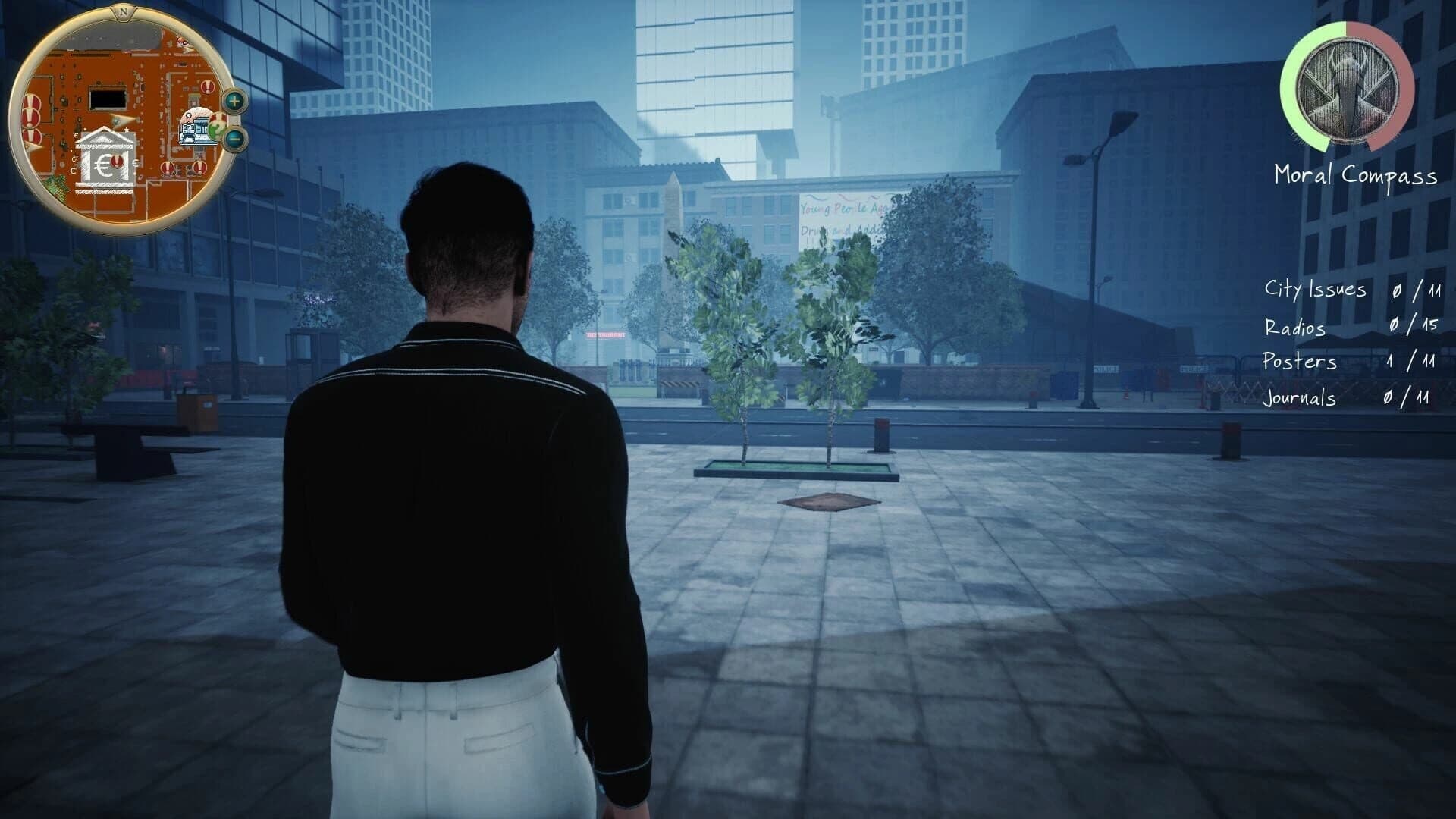Zoom out the minimap with the minus button
The width and height of the screenshot is (1456, 819).
234,140
